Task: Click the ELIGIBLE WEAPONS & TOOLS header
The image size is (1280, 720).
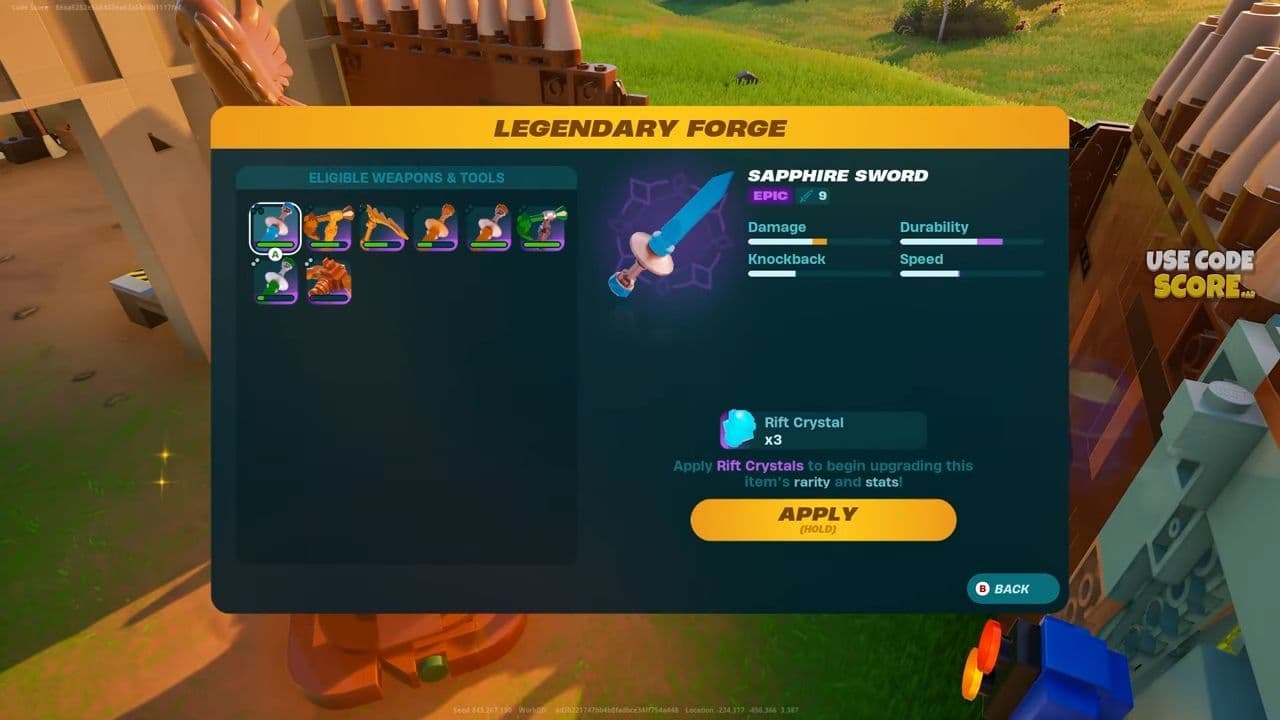Action: click(405, 177)
